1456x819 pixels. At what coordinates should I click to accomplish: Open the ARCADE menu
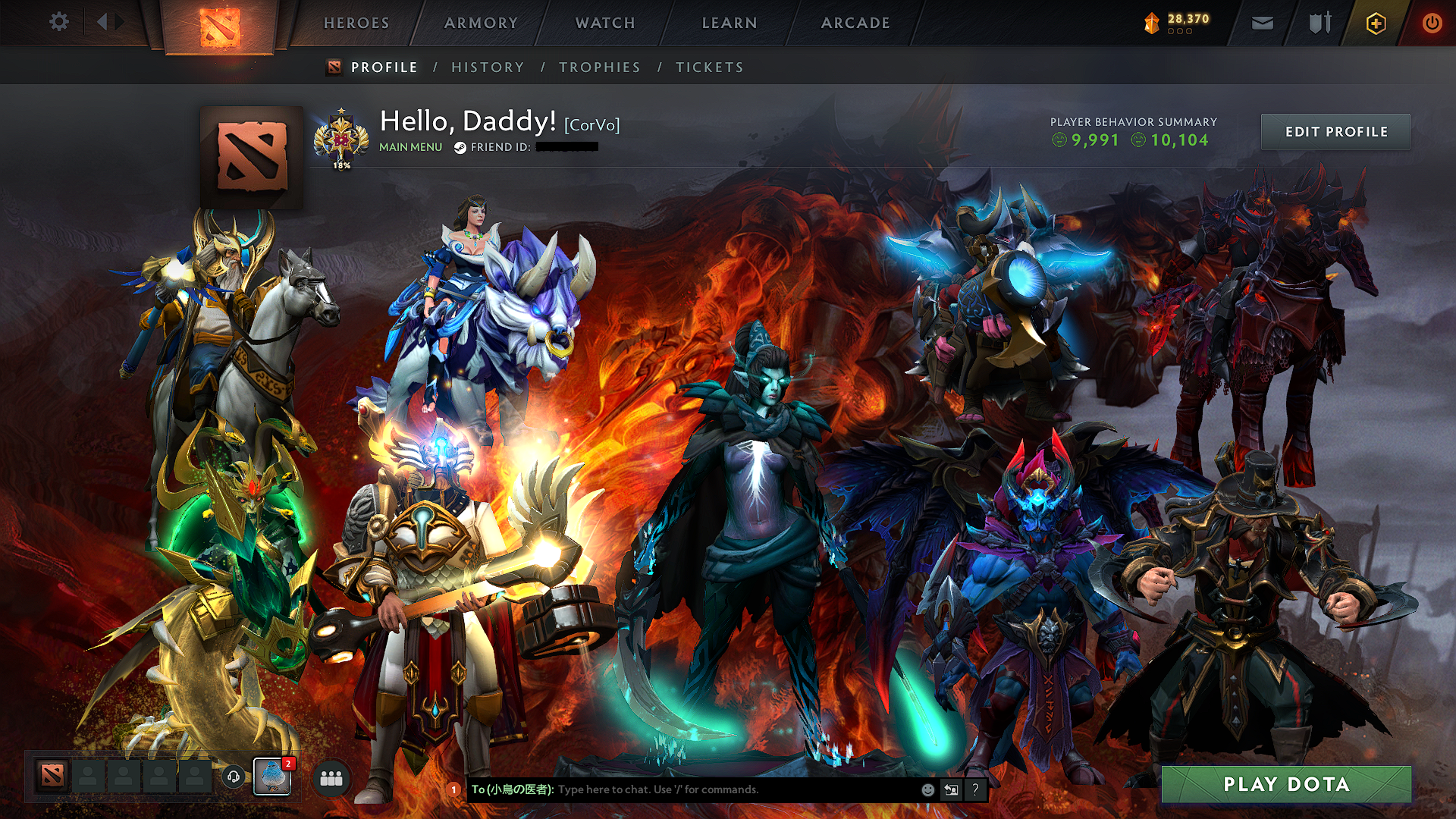(855, 23)
